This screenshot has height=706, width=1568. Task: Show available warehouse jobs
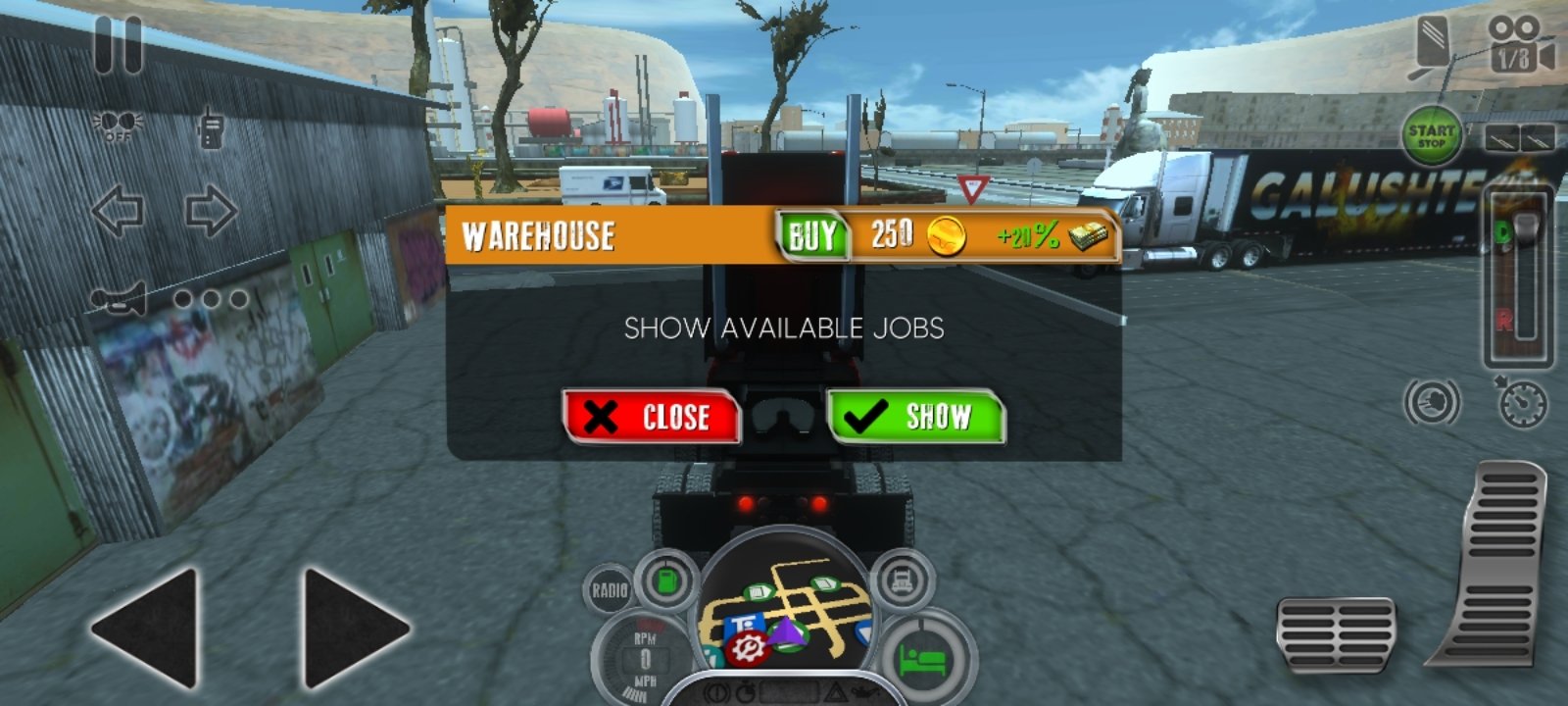(x=915, y=417)
